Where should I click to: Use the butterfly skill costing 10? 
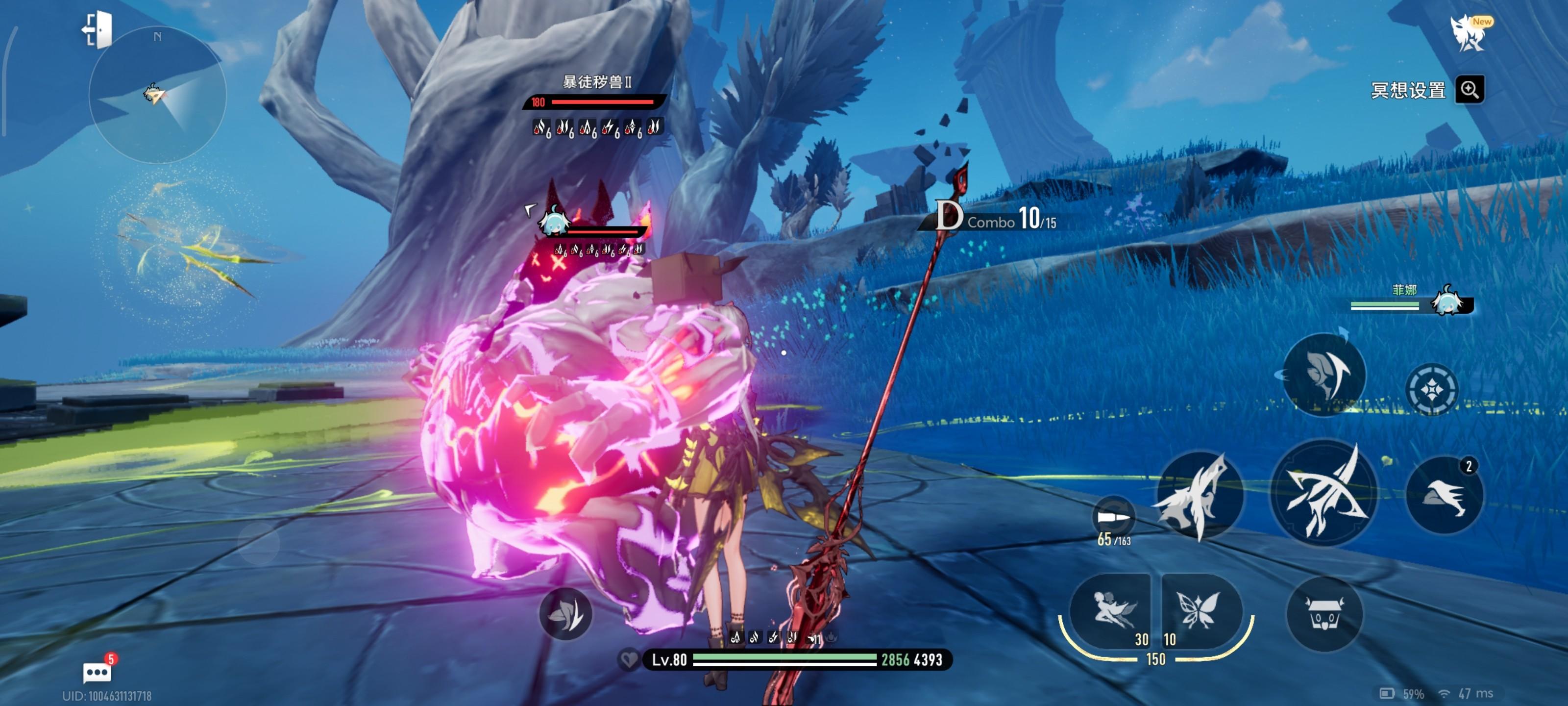[1200, 611]
